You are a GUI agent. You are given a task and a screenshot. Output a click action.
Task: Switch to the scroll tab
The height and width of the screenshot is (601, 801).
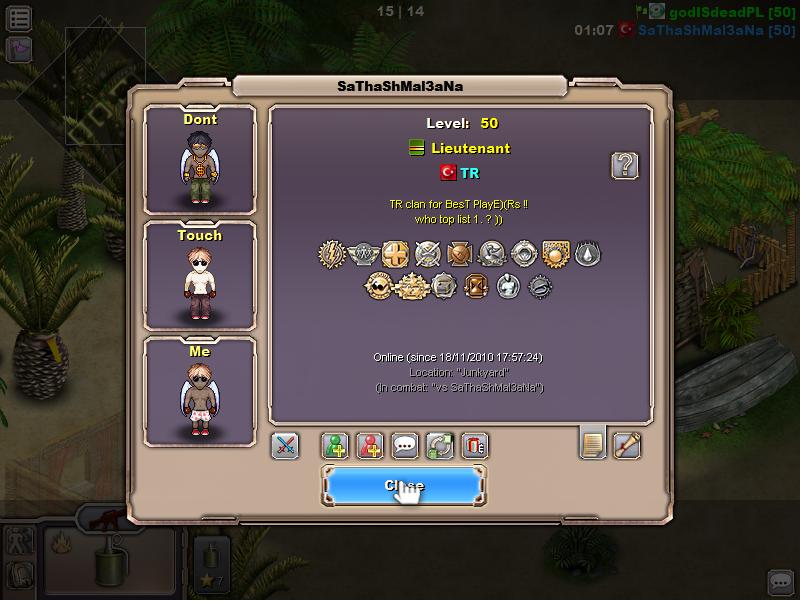point(627,444)
